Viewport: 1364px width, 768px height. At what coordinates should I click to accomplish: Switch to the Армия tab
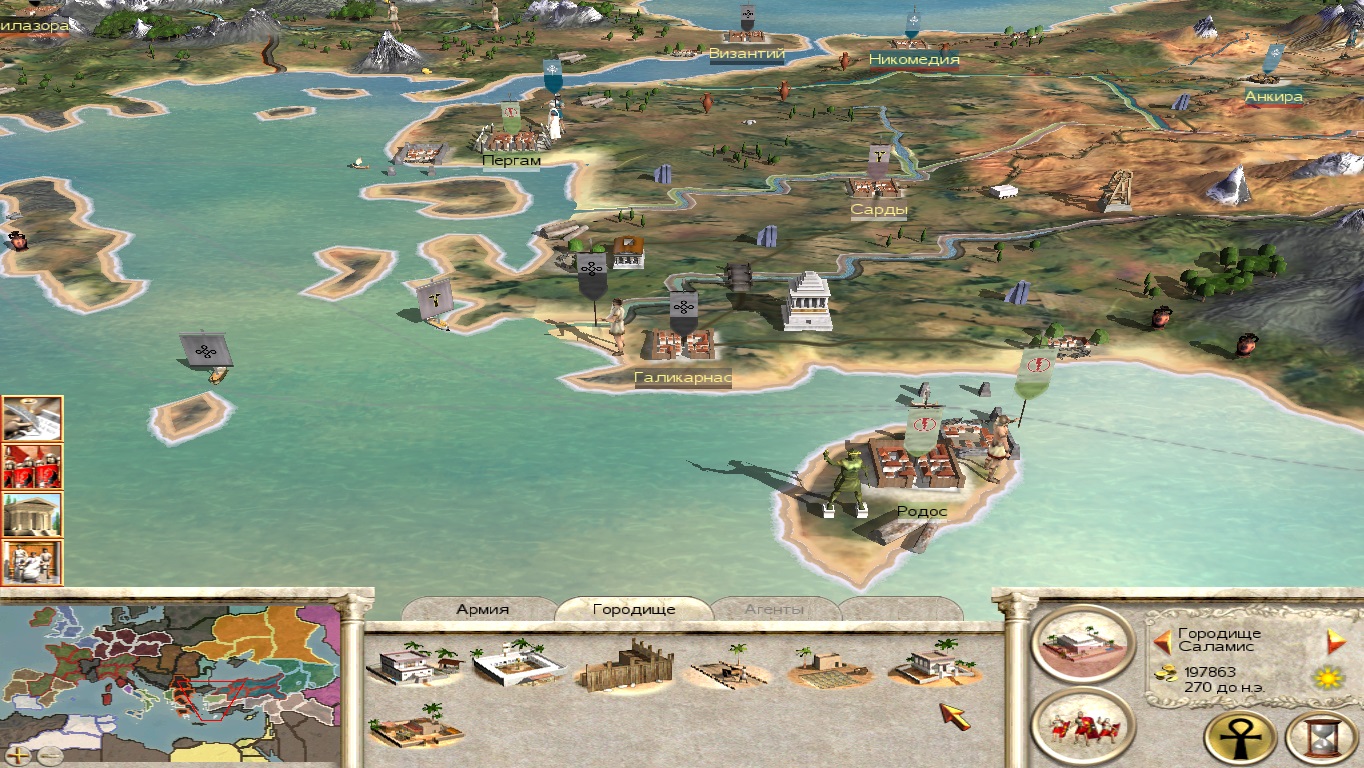tap(483, 609)
